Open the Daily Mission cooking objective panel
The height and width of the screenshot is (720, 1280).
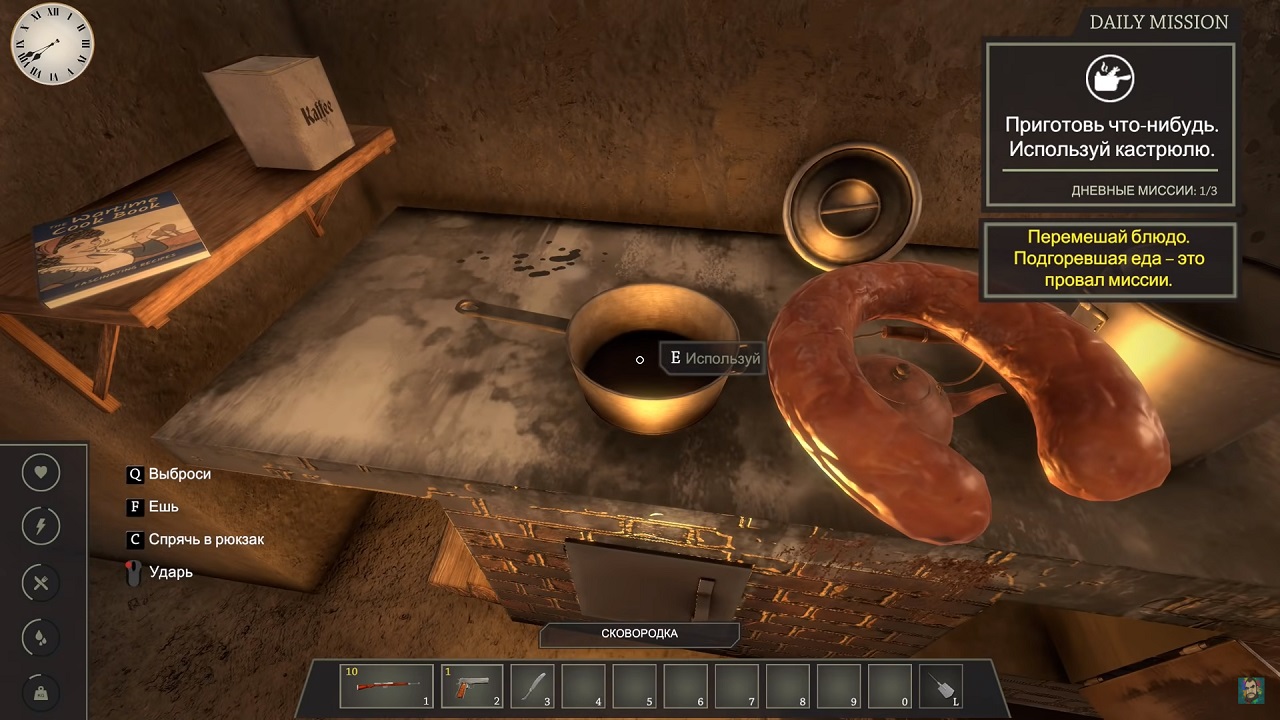1109,123
